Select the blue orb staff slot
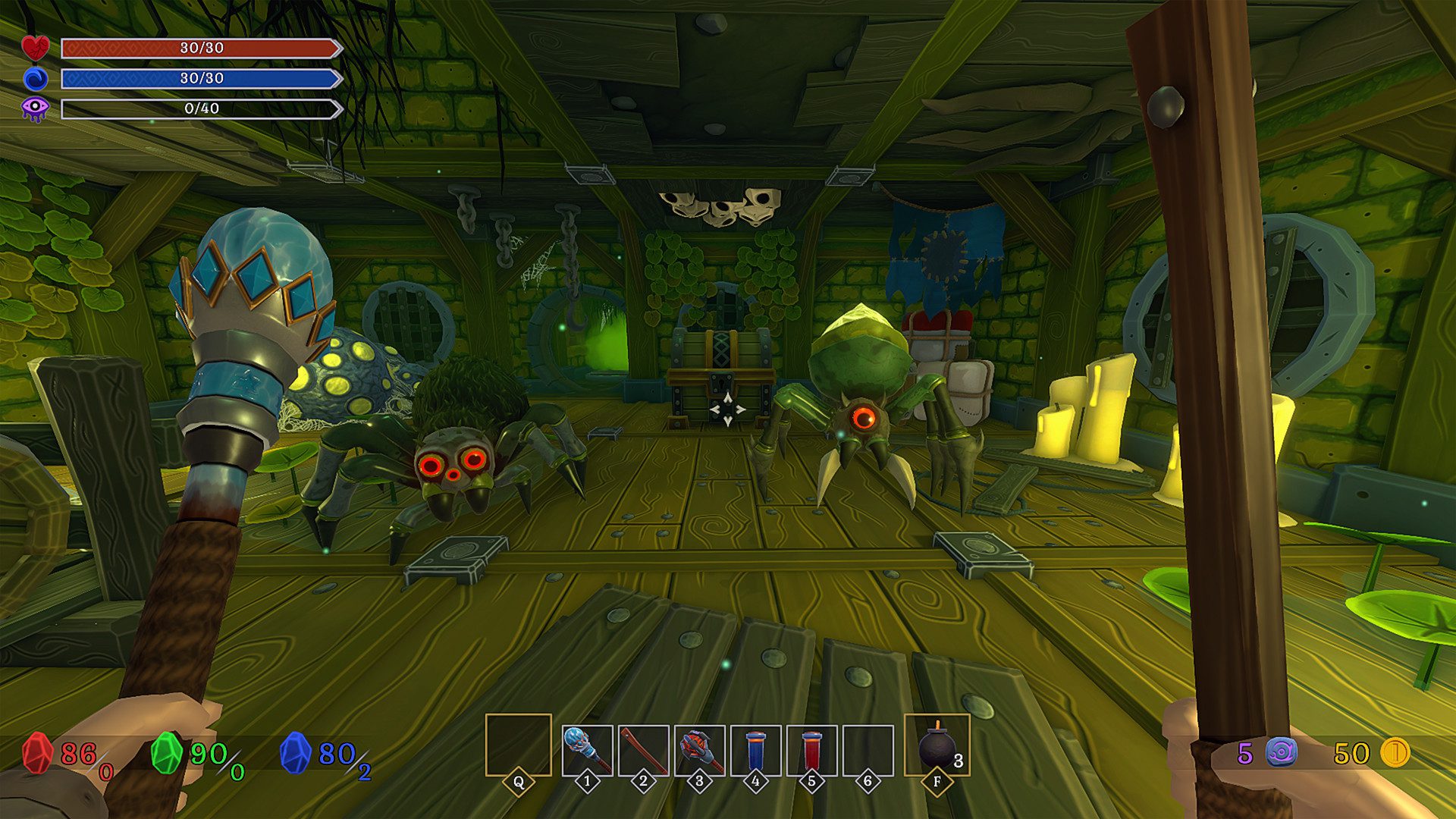This screenshot has height=819, width=1456. tap(587, 749)
